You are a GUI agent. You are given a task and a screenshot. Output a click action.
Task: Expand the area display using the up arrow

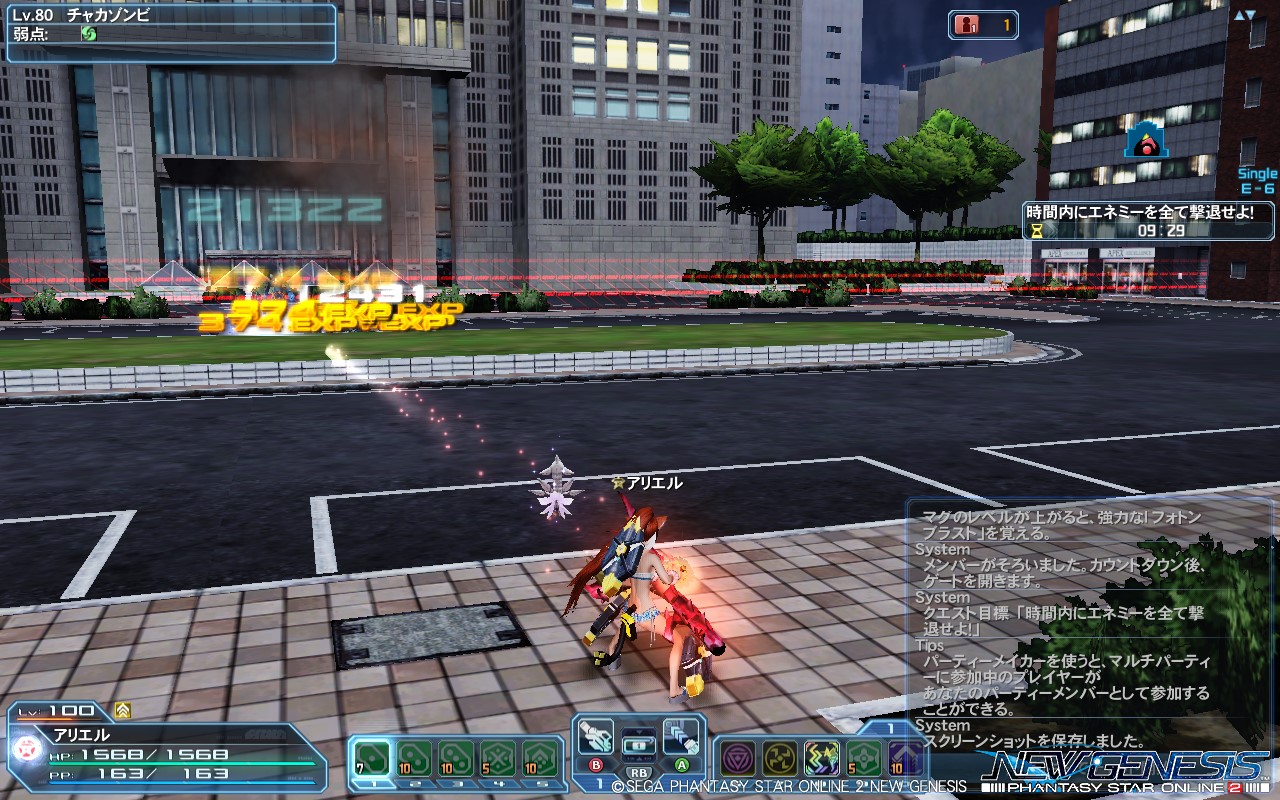pos(1240,14)
